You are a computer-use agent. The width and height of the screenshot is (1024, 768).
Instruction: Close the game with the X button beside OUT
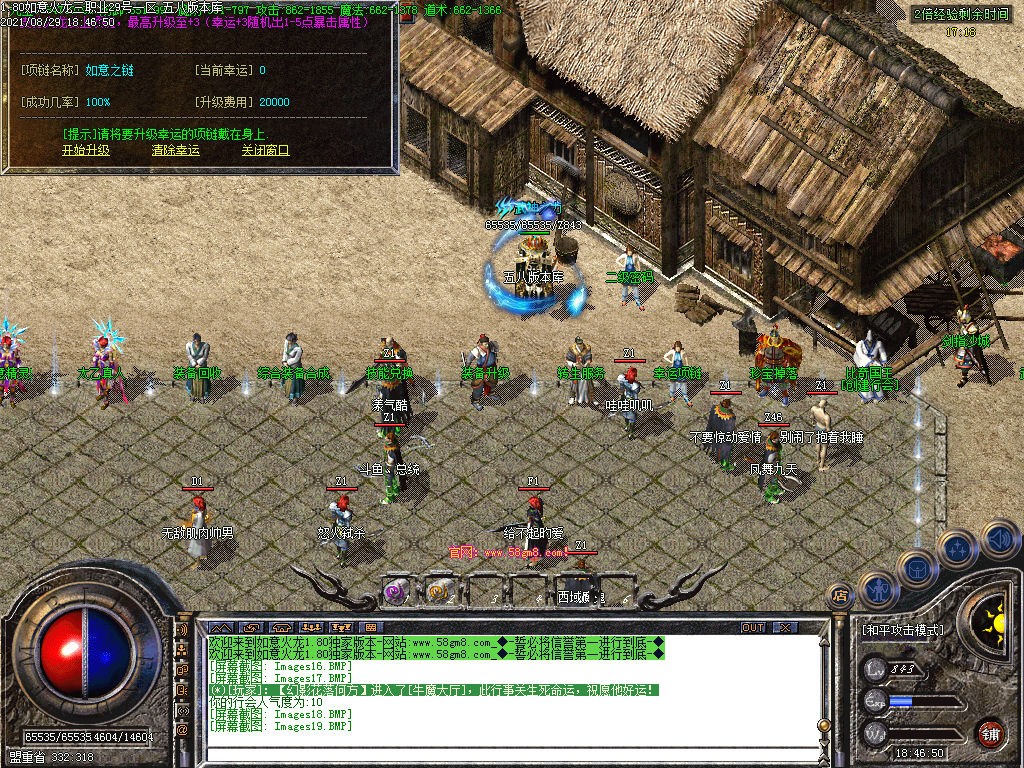click(x=785, y=627)
